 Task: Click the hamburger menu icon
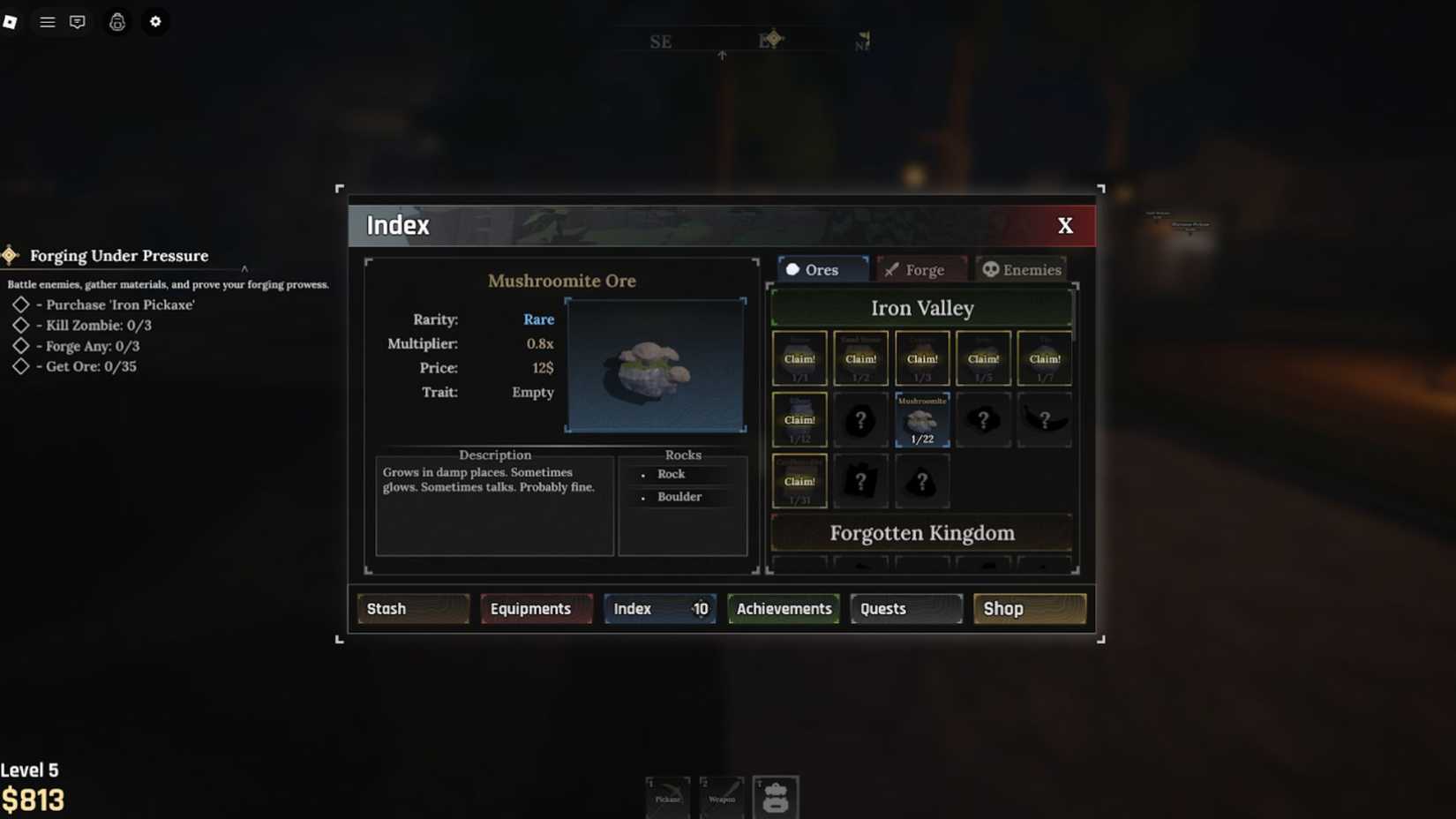[47, 21]
